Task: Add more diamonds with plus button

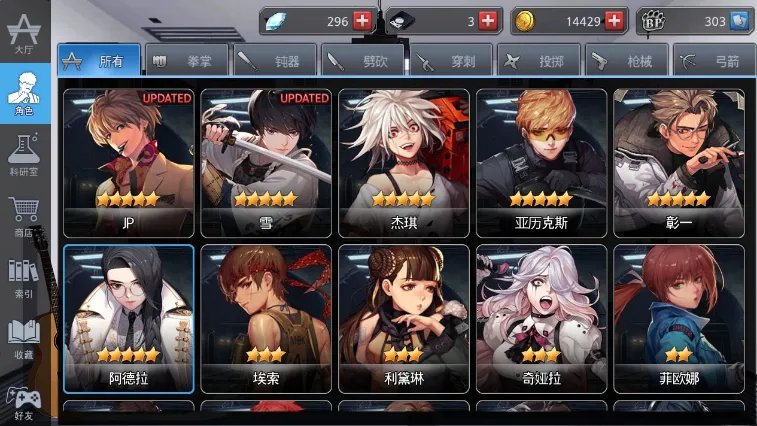Action: pyautogui.click(x=362, y=20)
